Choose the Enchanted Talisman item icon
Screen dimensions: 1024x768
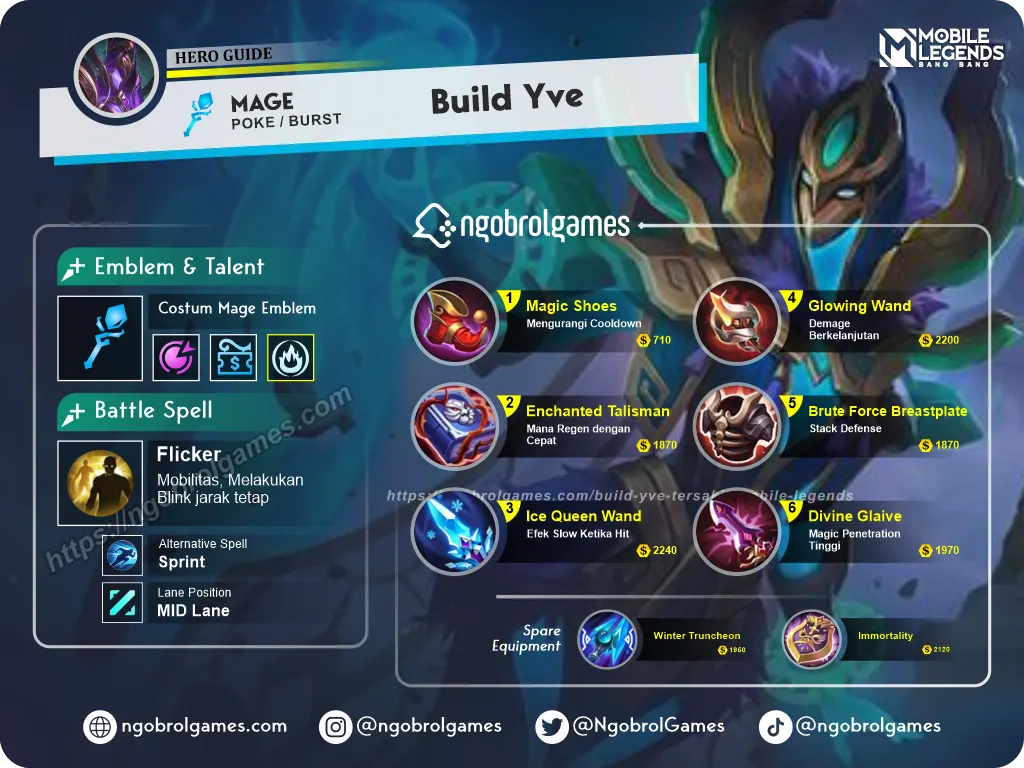click(454, 426)
